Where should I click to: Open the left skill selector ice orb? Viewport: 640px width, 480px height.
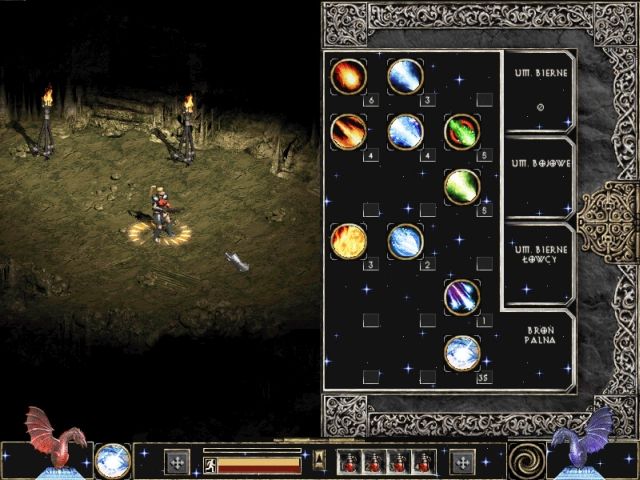(x=113, y=460)
